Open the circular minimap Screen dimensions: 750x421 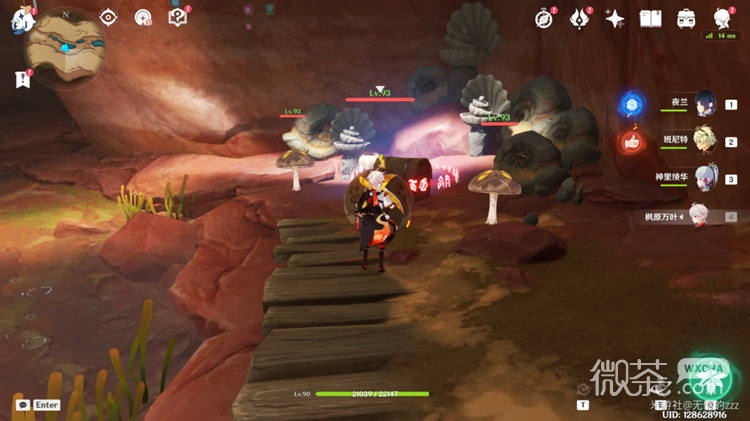point(65,48)
